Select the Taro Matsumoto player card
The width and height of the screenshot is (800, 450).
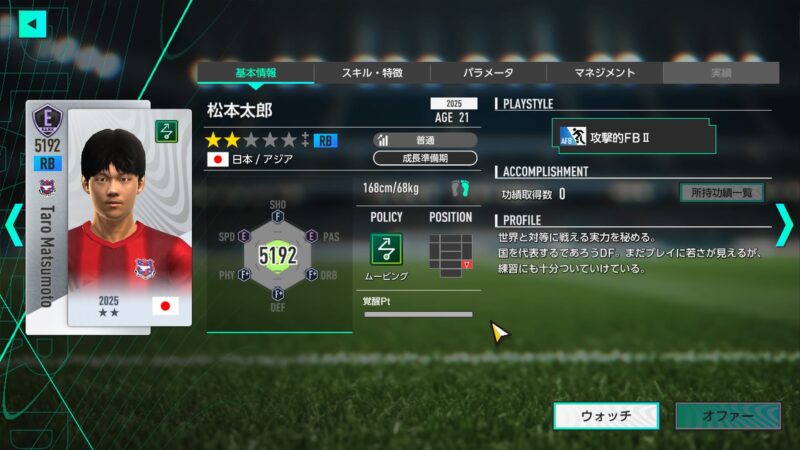(107, 217)
